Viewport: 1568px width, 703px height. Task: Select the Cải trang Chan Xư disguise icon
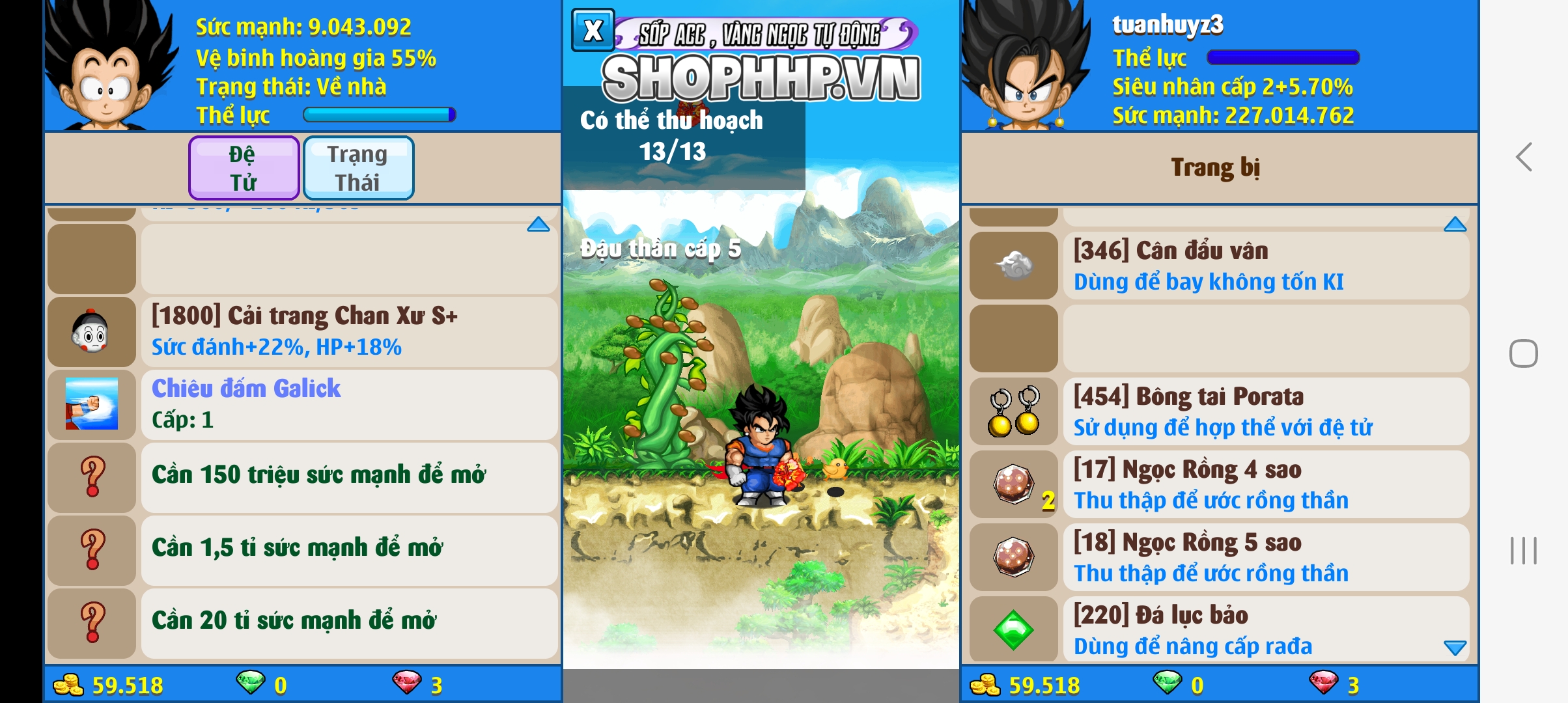92,332
